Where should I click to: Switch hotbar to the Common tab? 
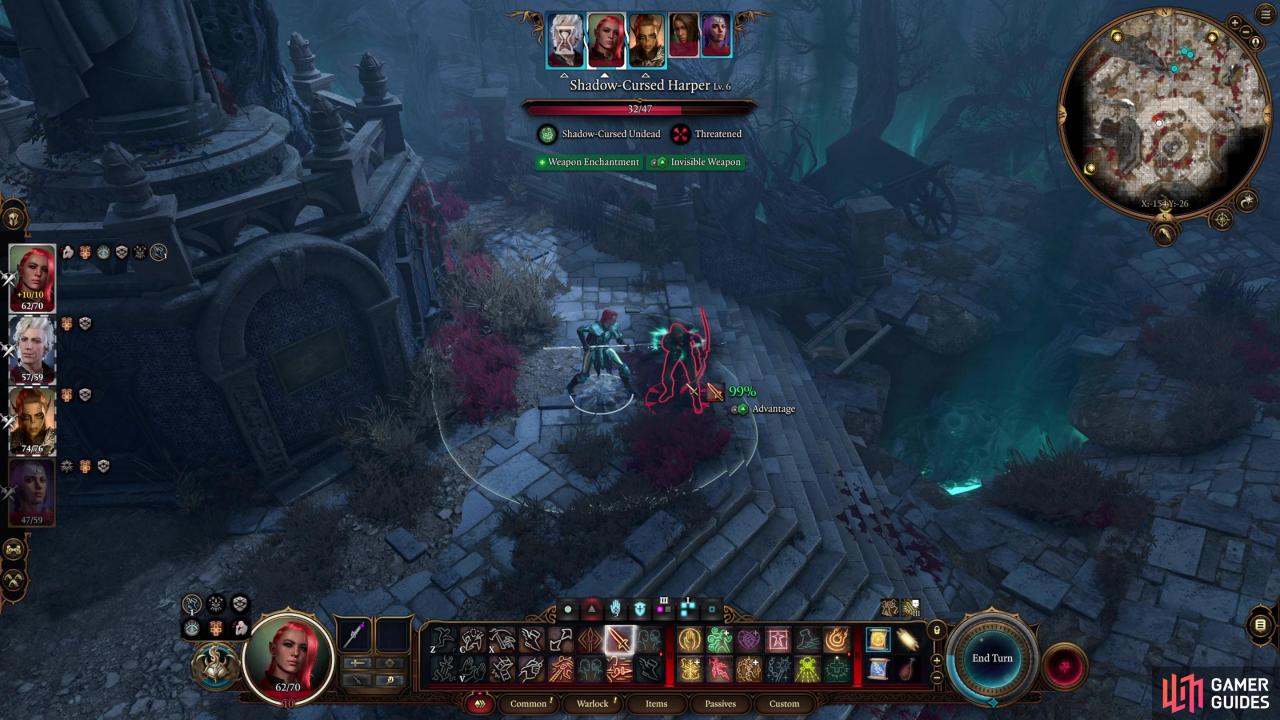coord(528,703)
